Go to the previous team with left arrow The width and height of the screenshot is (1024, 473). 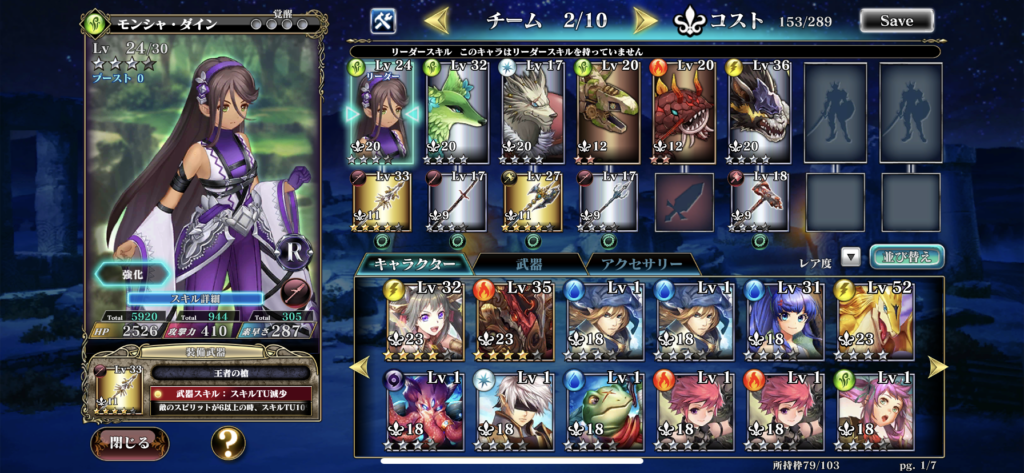tap(437, 20)
